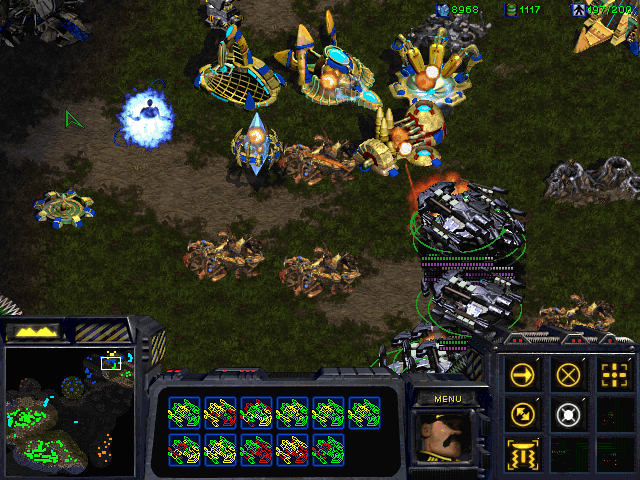Select the Stop command icon
Viewport: 640px width, 480px height.
(569, 375)
